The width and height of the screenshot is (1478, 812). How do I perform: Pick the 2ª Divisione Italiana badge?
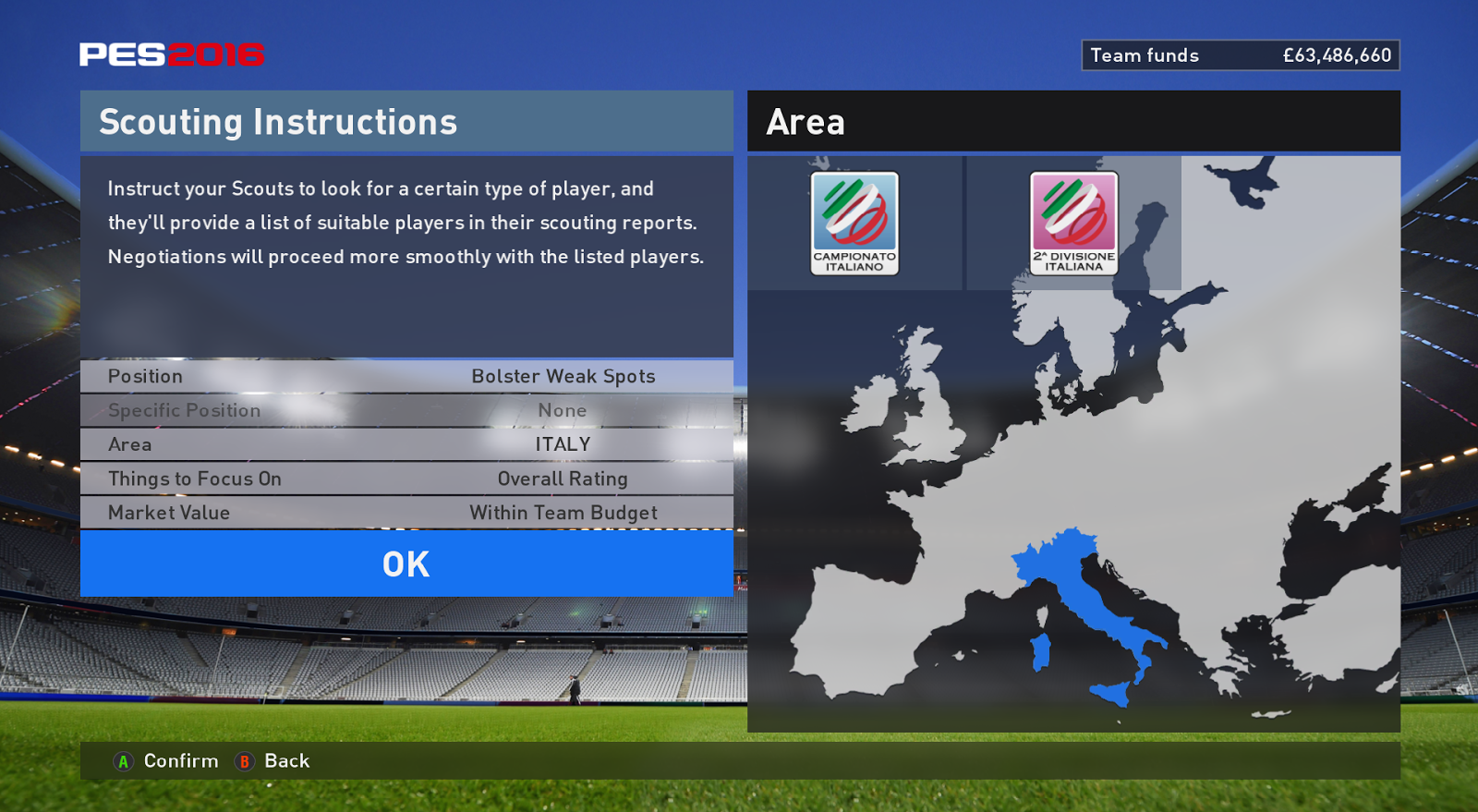pos(1073,223)
